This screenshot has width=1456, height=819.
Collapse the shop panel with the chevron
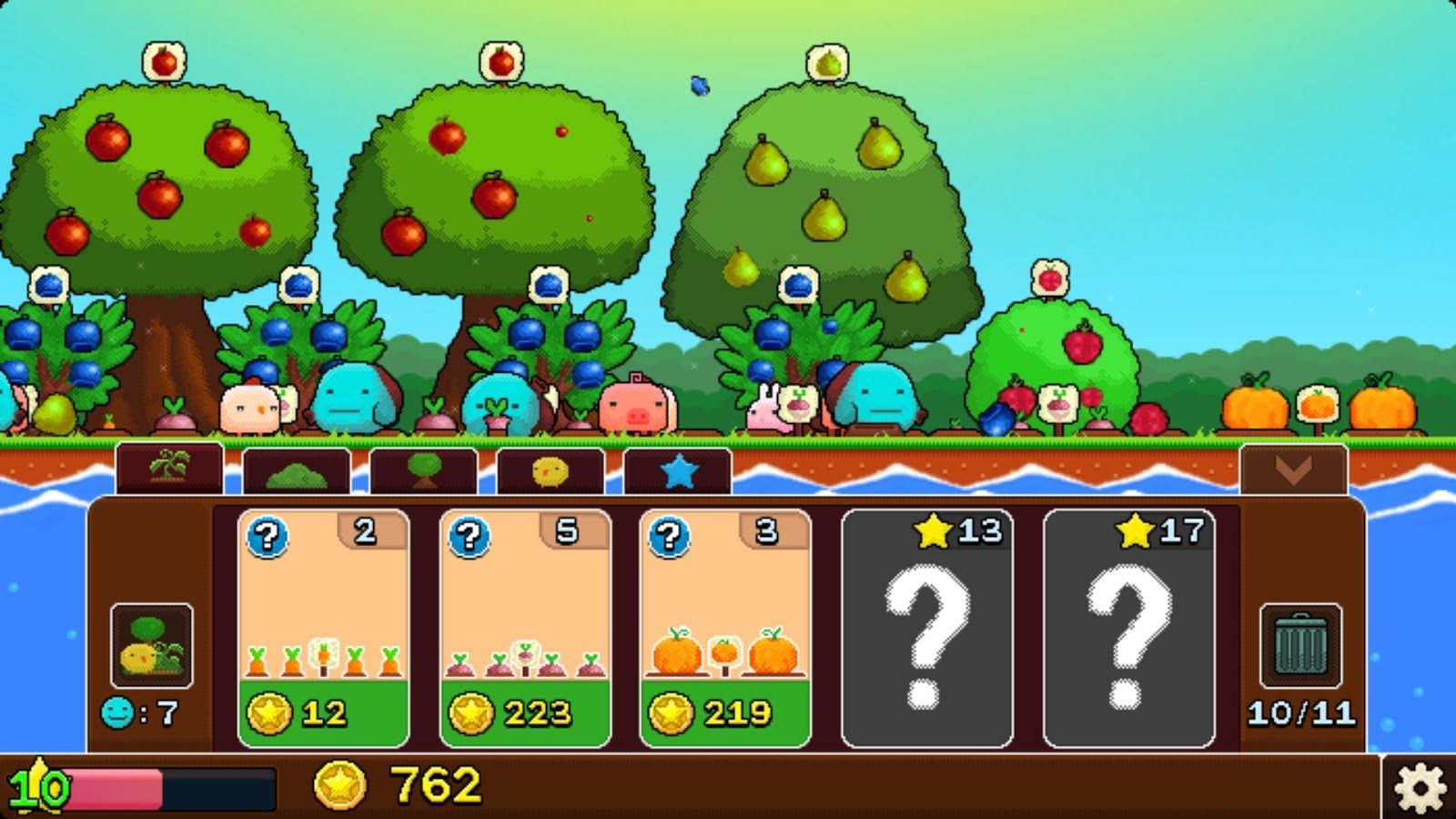click(x=1292, y=468)
